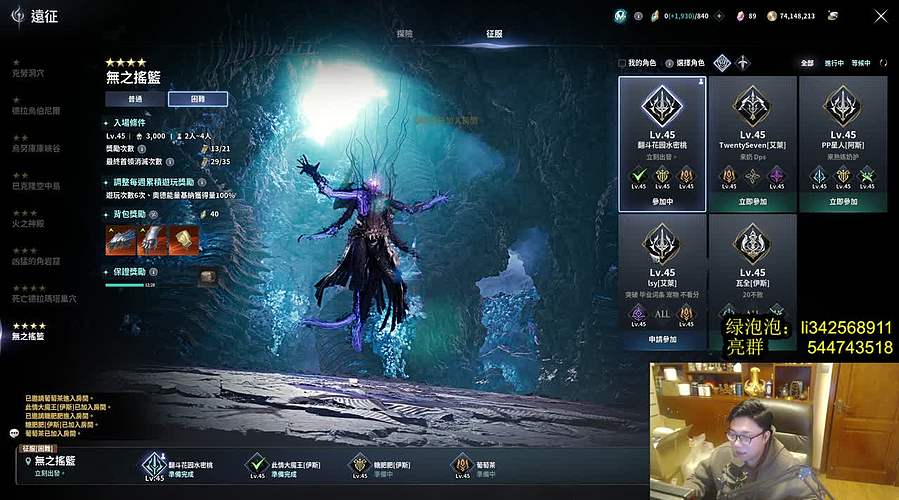The width and height of the screenshot is (899, 500).
Task: Join TwentySeven's room with 立即參加
Action: [752, 202]
